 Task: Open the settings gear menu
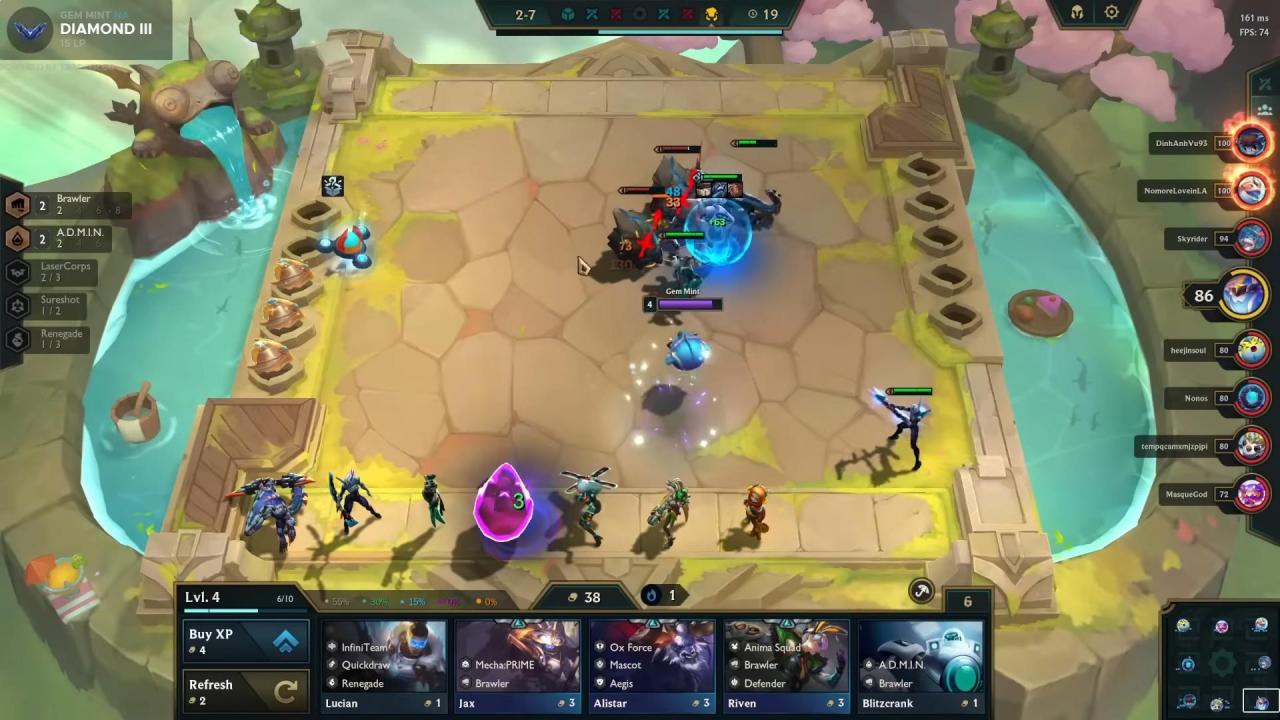pyautogui.click(x=1111, y=13)
